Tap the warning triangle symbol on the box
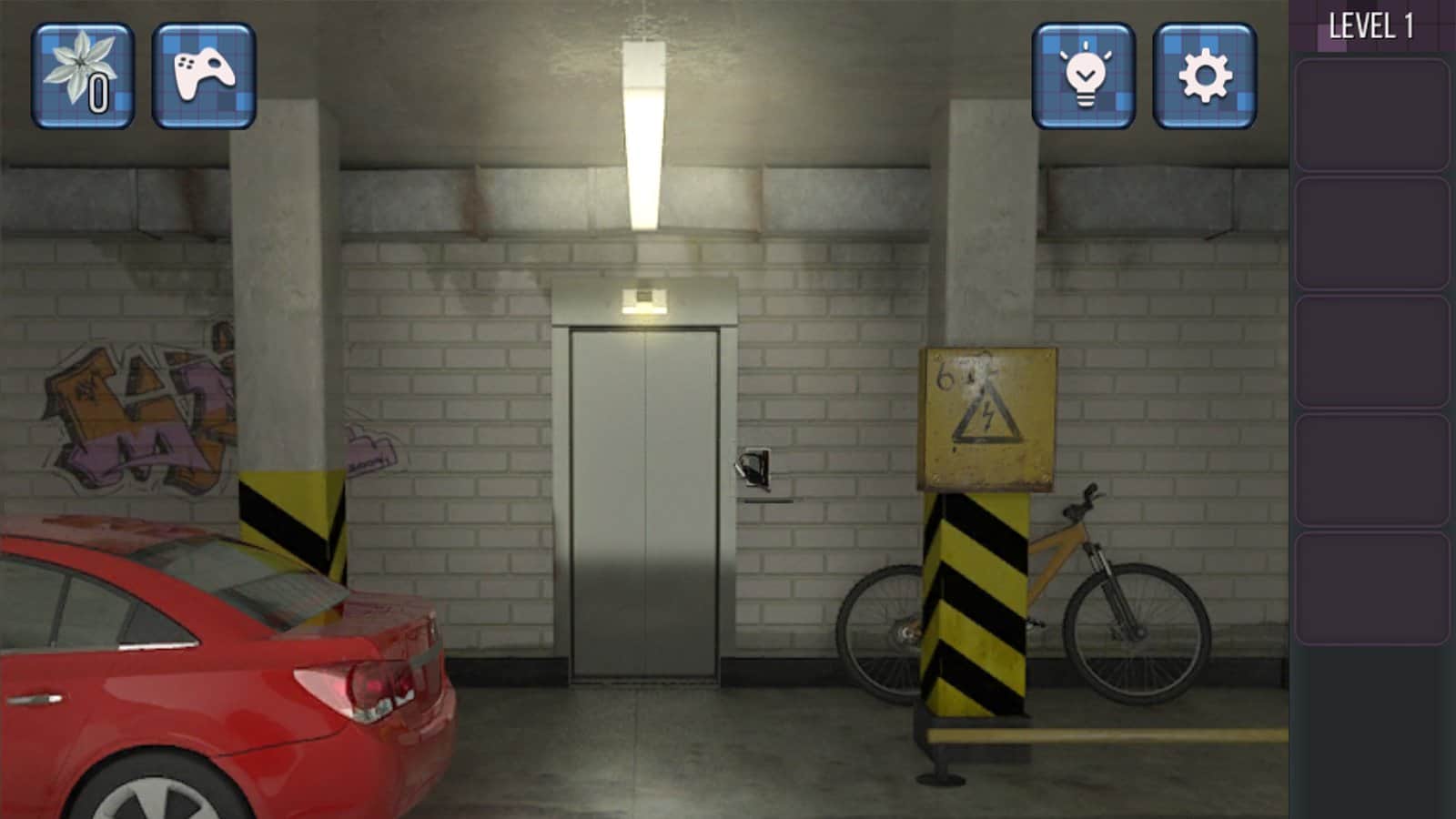The image size is (1456, 819). tap(987, 419)
